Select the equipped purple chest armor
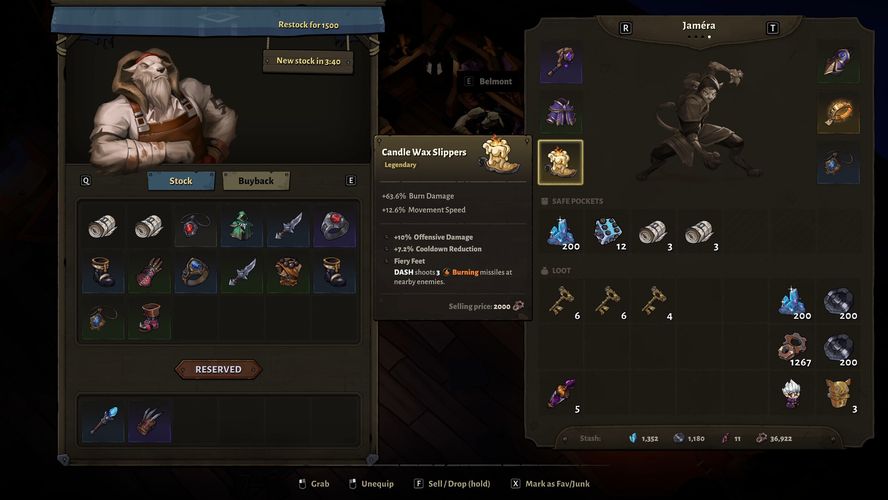The width and height of the screenshot is (888, 500). (x=560, y=113)
